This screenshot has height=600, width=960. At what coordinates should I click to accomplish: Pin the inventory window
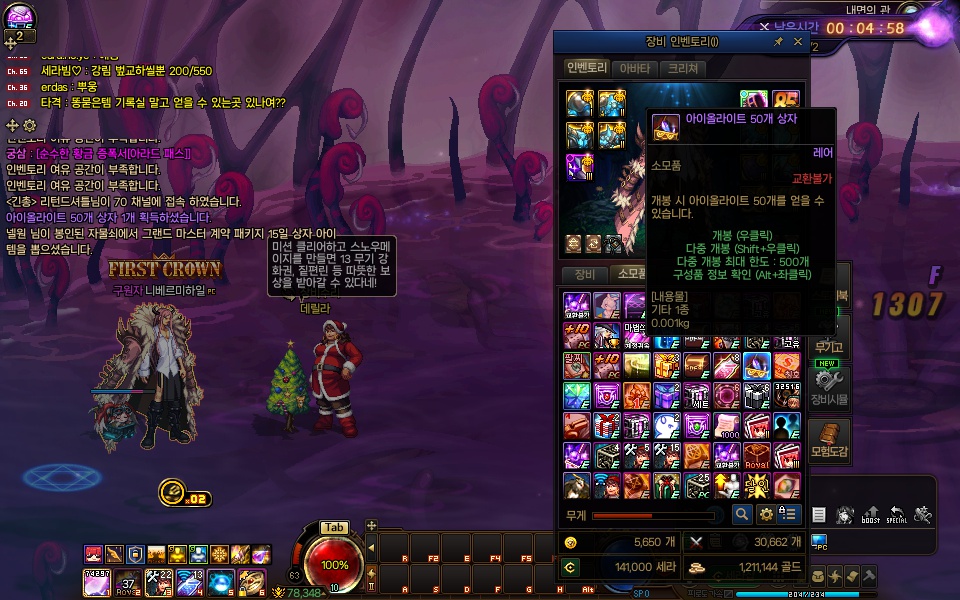779,42
